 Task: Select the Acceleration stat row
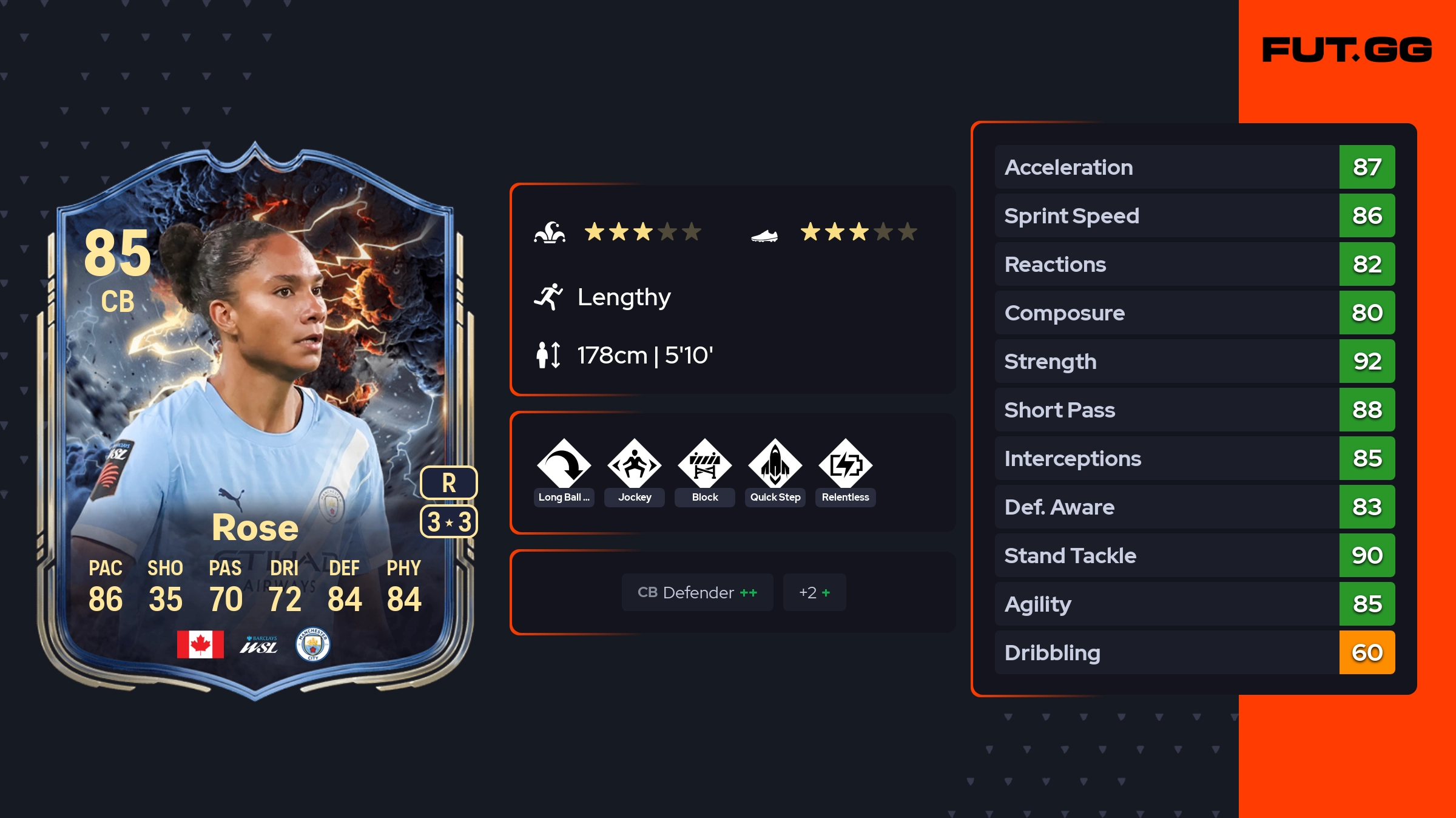tap(1194, 167)
